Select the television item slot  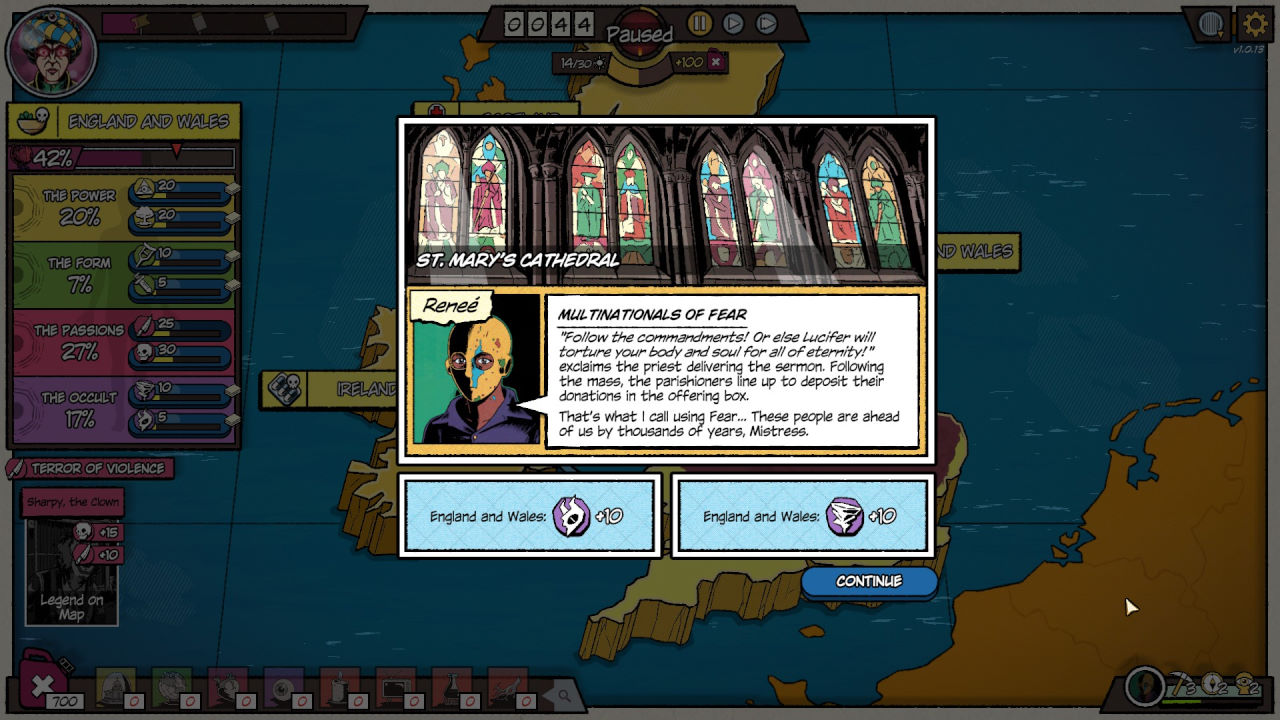[395, 686]
